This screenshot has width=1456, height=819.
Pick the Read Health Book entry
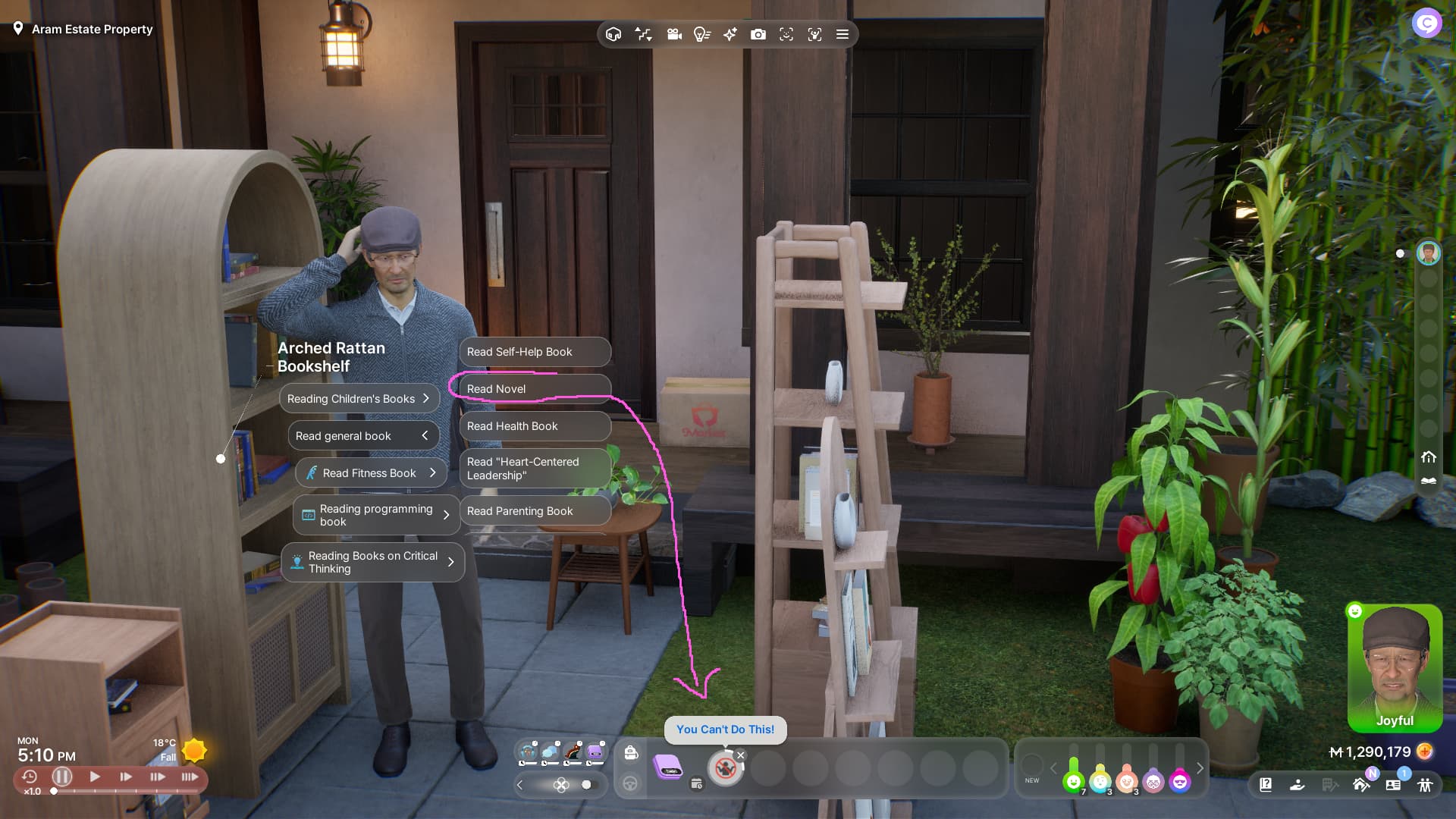[534, 426]
